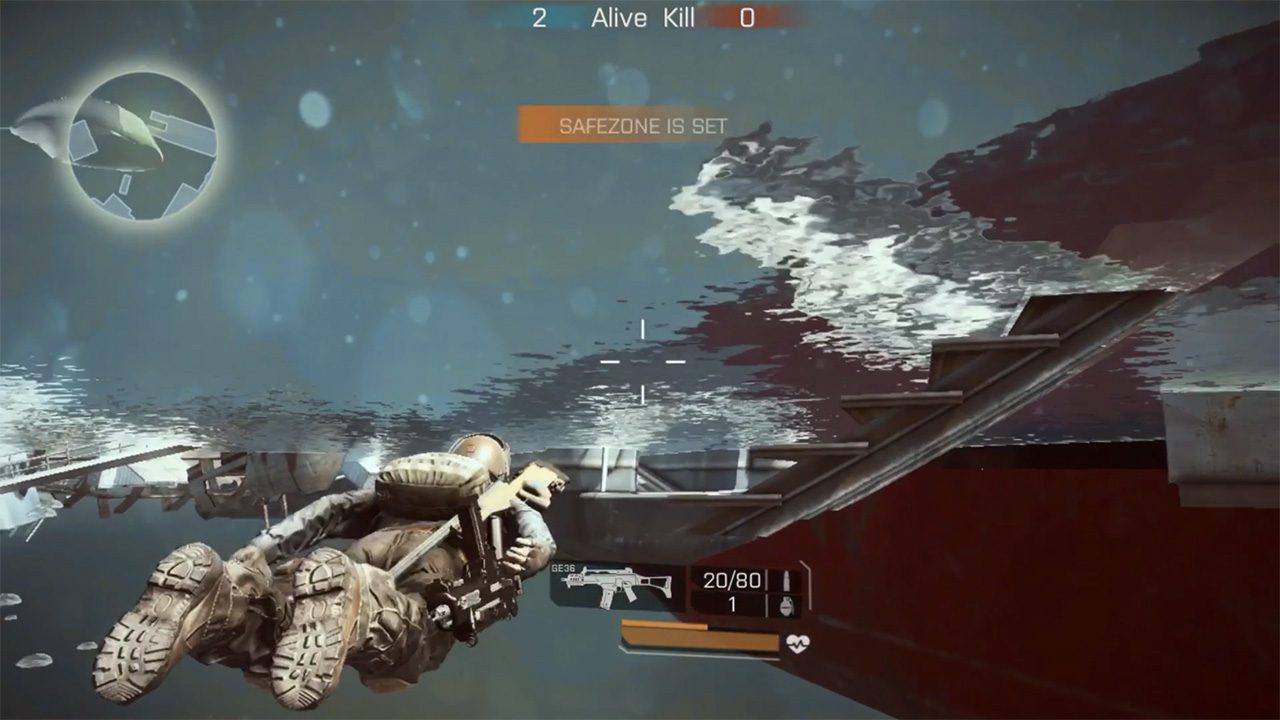The image size is (1280, 720).
Task: Click the blue team Alive counter
Action: [538, 17]
